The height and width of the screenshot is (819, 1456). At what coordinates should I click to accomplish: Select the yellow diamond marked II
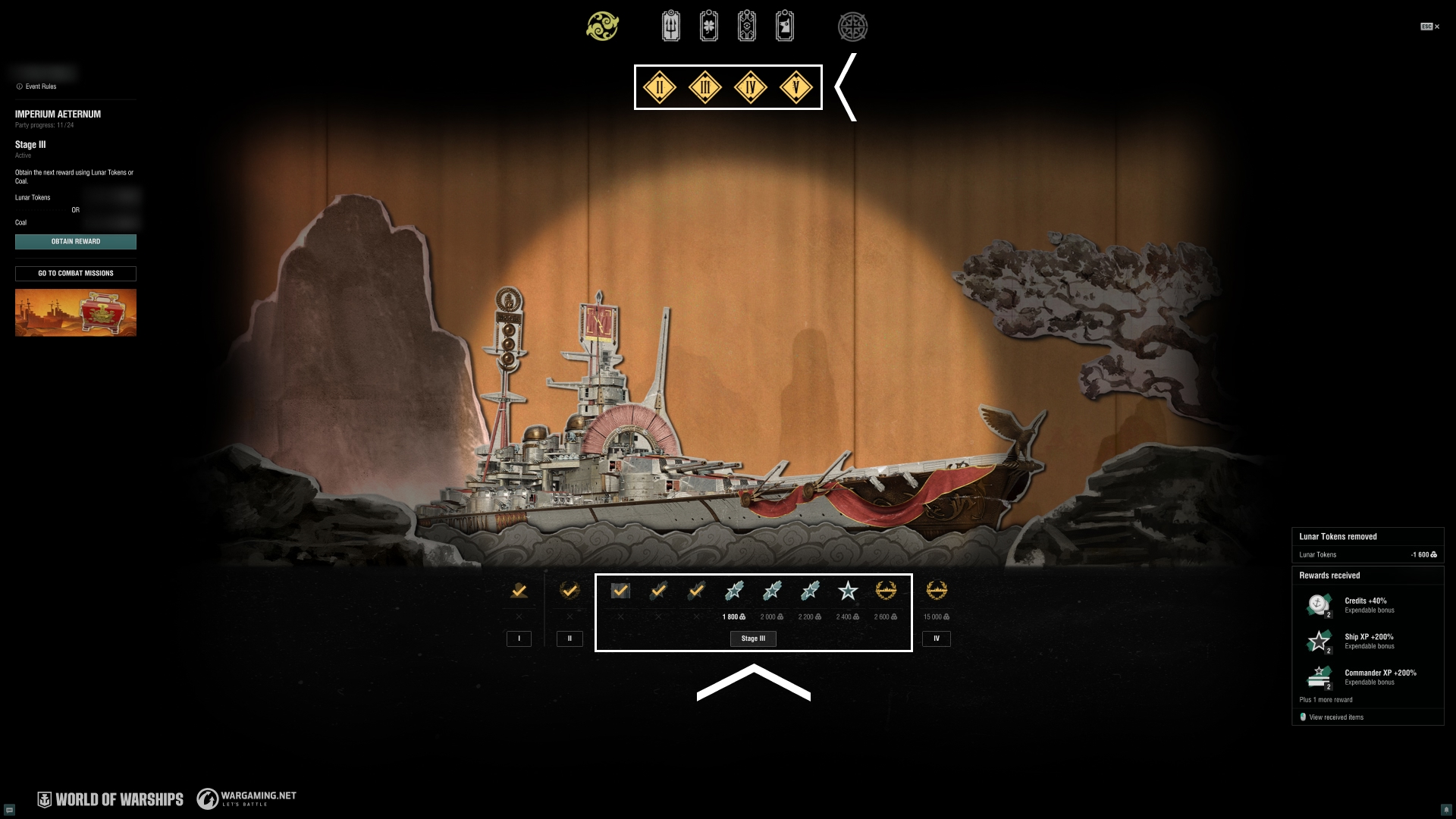pyautogui.click(x=660, y=87)
